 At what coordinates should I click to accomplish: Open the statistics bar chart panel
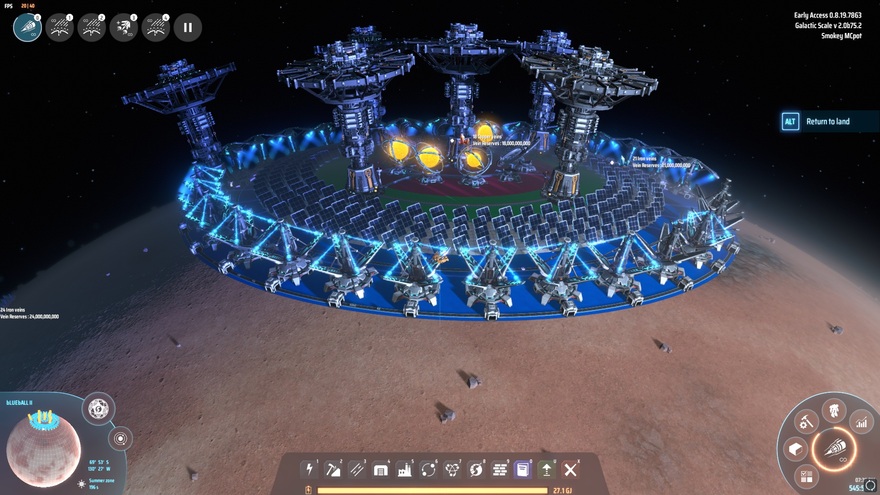(x=860, y=420)
